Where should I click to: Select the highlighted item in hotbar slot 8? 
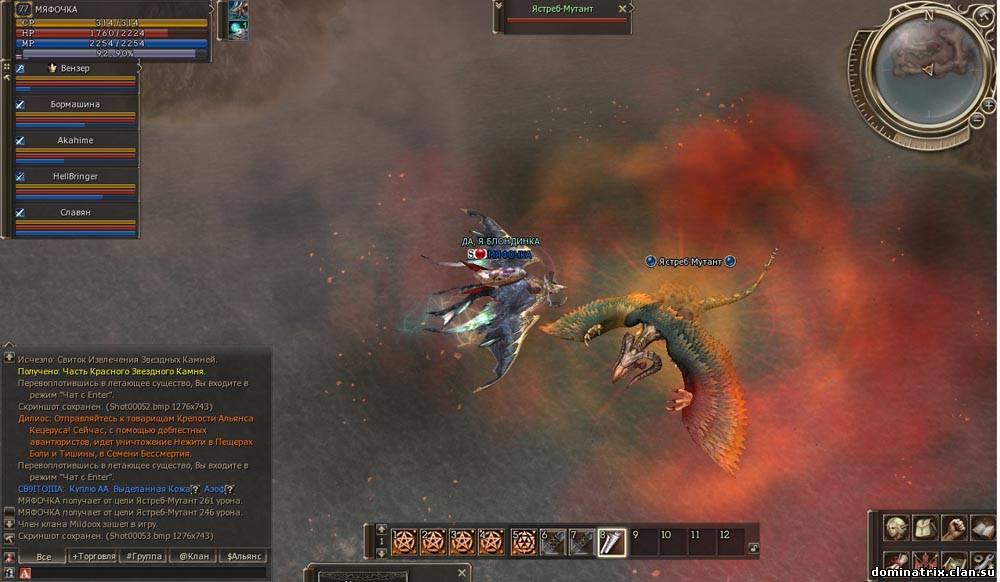pos(611,542)
